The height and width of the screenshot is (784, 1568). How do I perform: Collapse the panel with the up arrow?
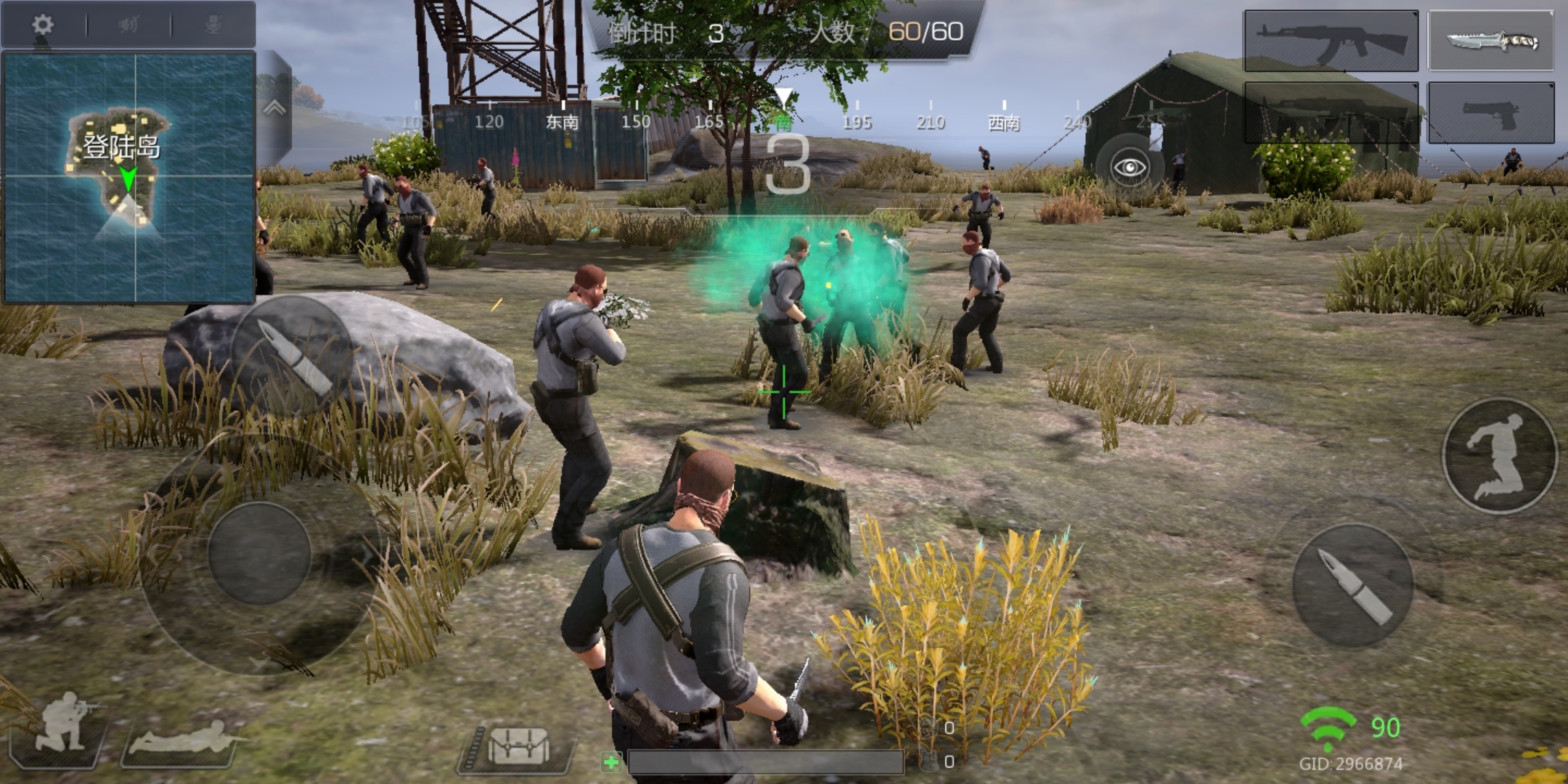(274, 109)
